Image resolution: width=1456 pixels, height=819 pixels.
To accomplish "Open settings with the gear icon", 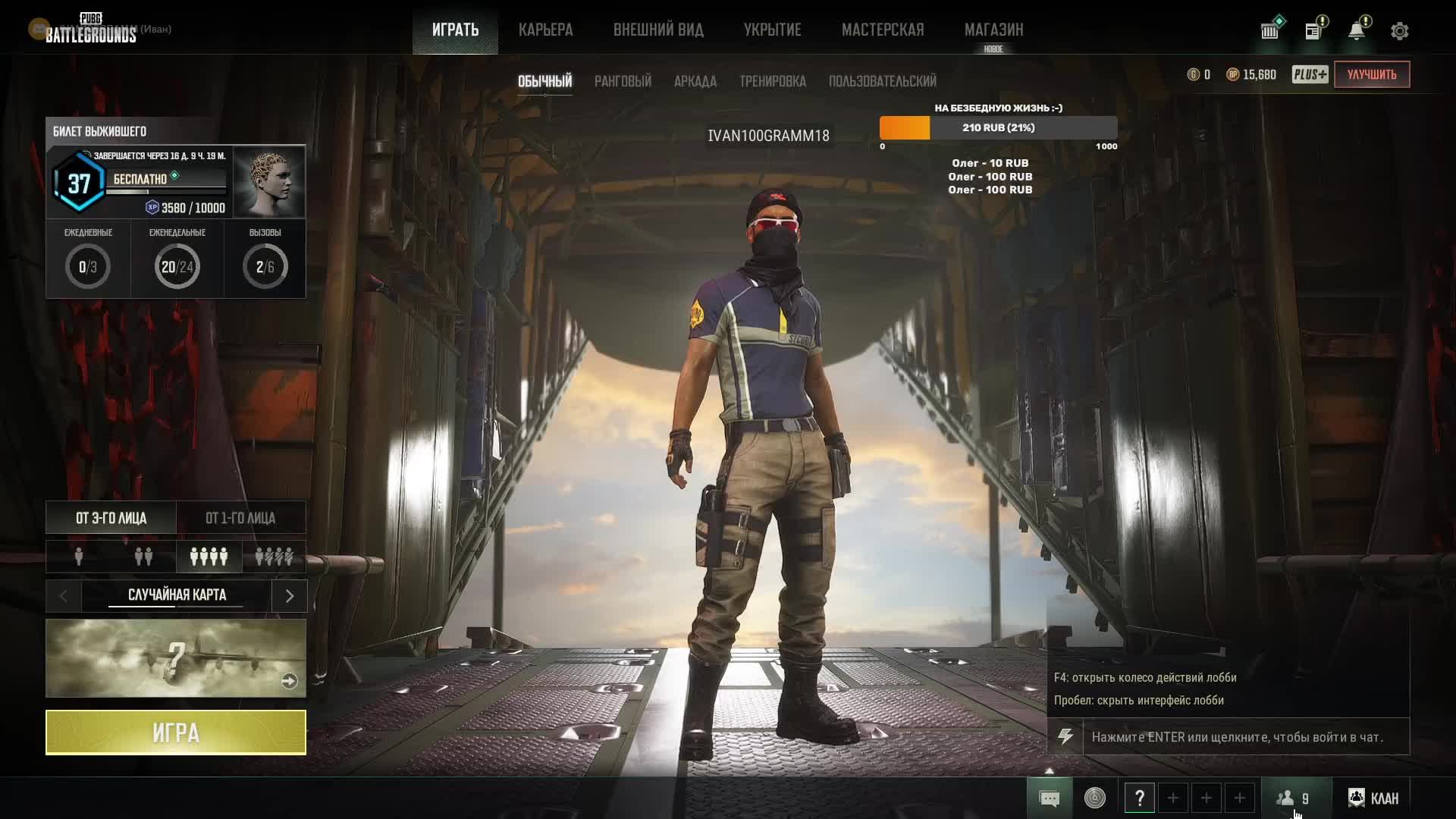I will (x=1400, y=31).
